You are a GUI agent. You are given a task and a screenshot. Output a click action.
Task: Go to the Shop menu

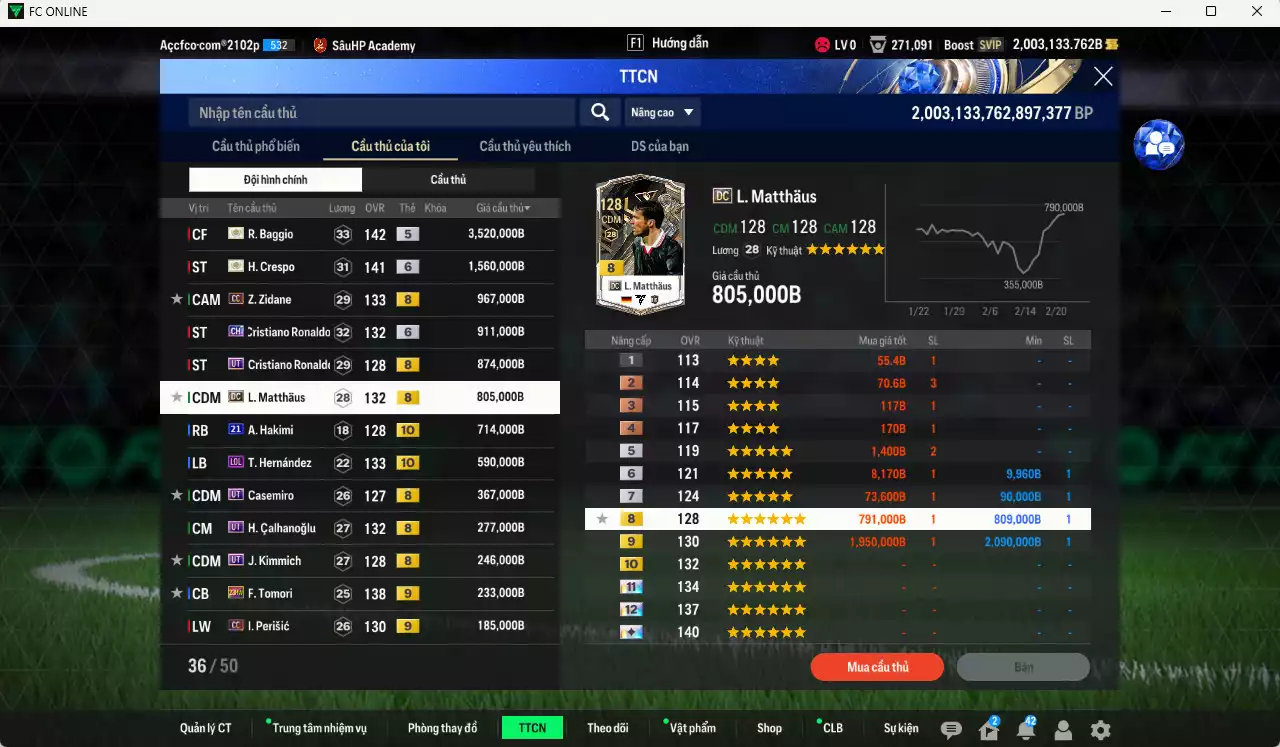769,728
